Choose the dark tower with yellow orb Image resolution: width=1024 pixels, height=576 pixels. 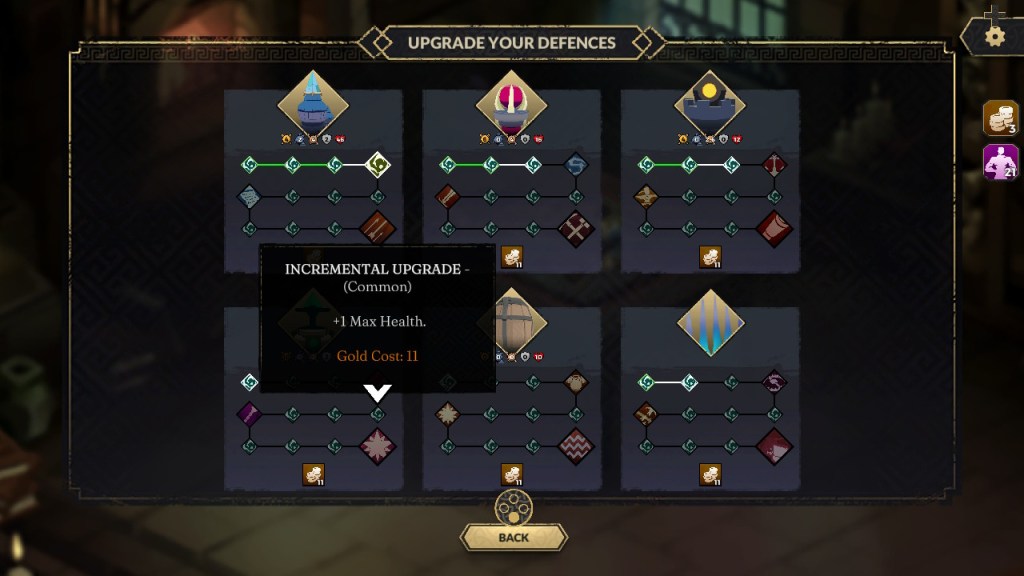pos(710,102)
